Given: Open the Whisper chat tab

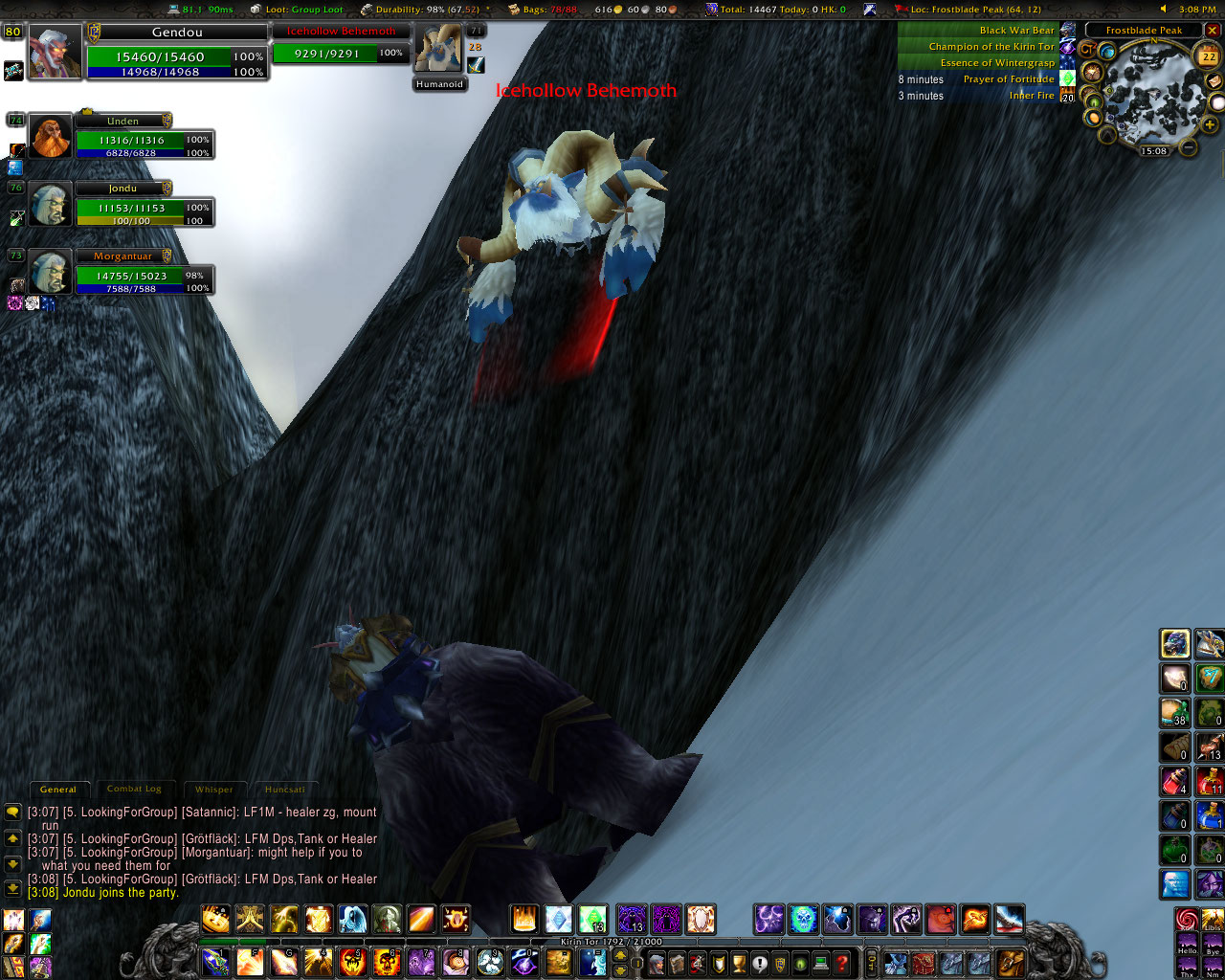Looking at the screenshot, I should pyautogui.click(x=213, y=790).
